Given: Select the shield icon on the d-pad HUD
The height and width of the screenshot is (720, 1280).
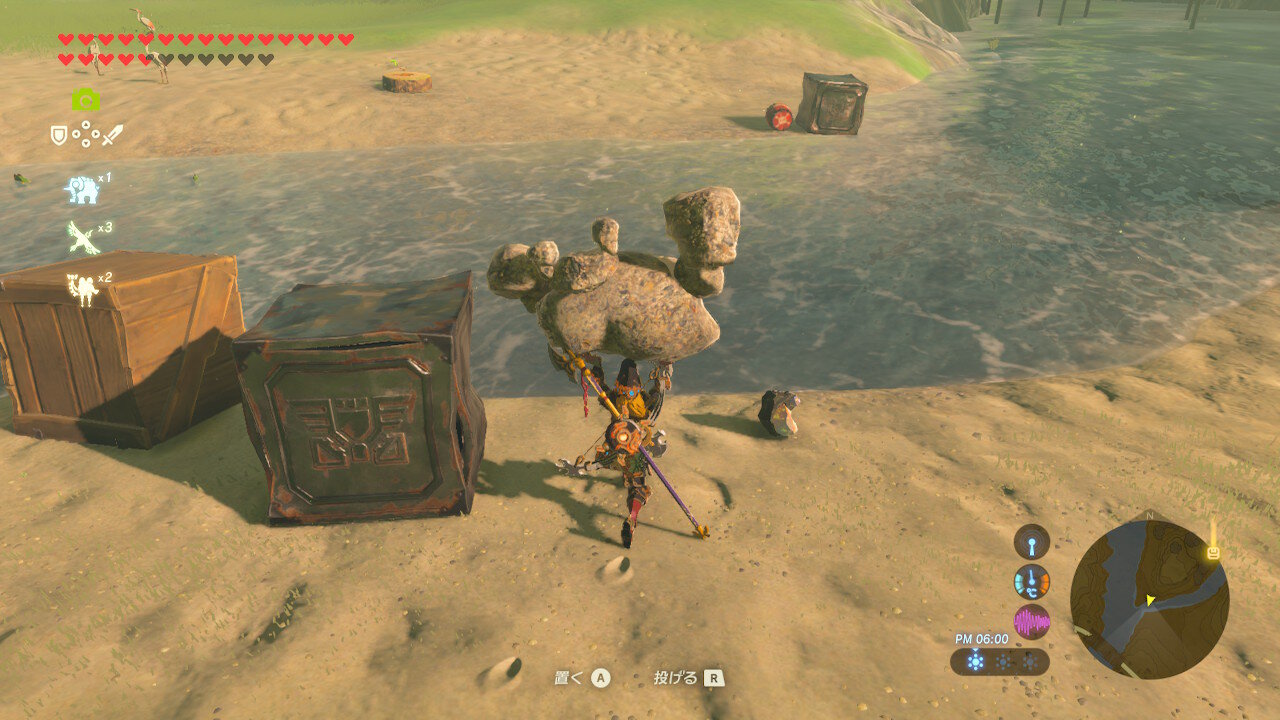Looking at the screenshot, I should point(57,134).
